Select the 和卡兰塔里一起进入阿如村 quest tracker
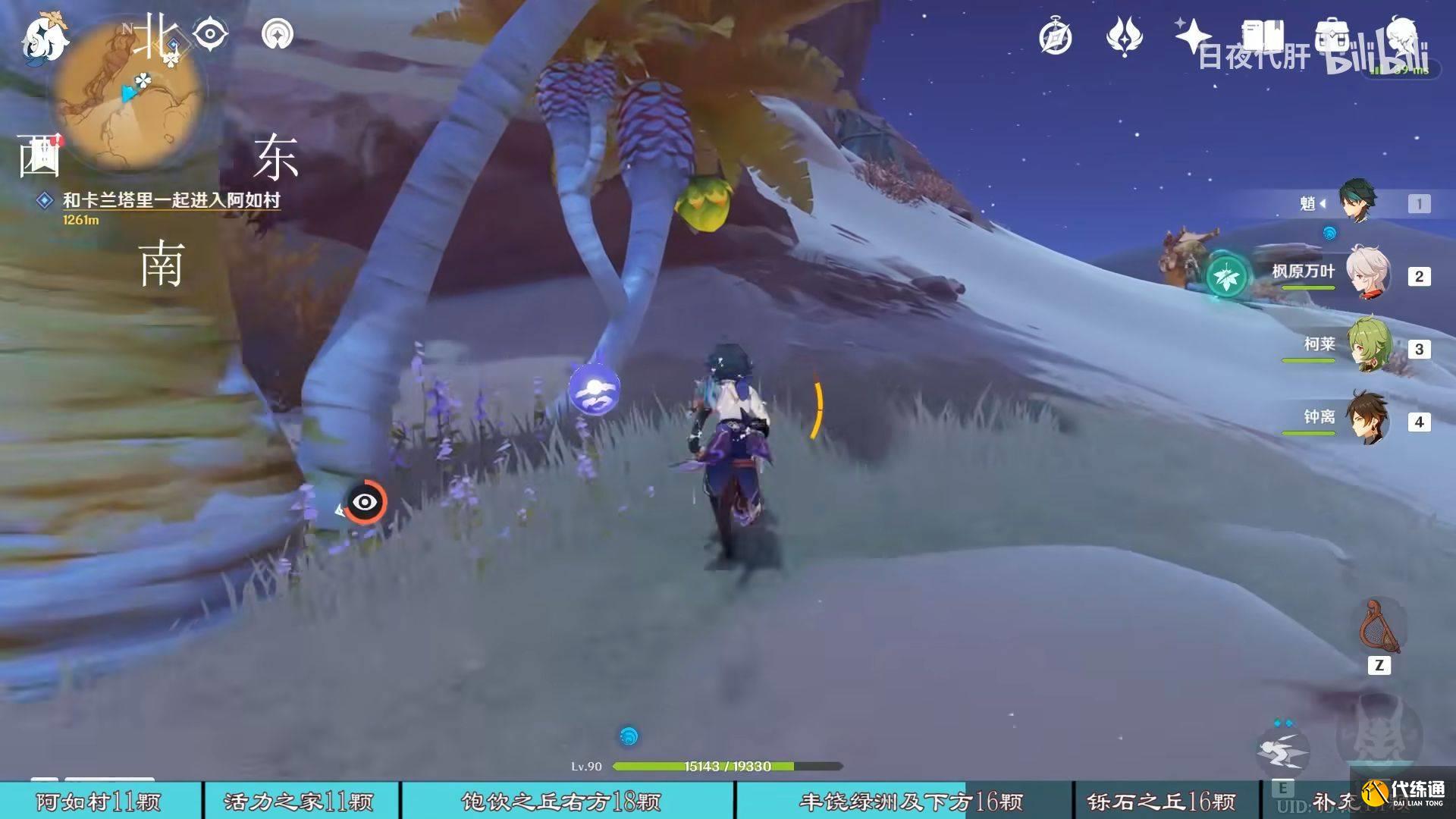The height and width of the screenshot is (819, 1456). (171, 200)
